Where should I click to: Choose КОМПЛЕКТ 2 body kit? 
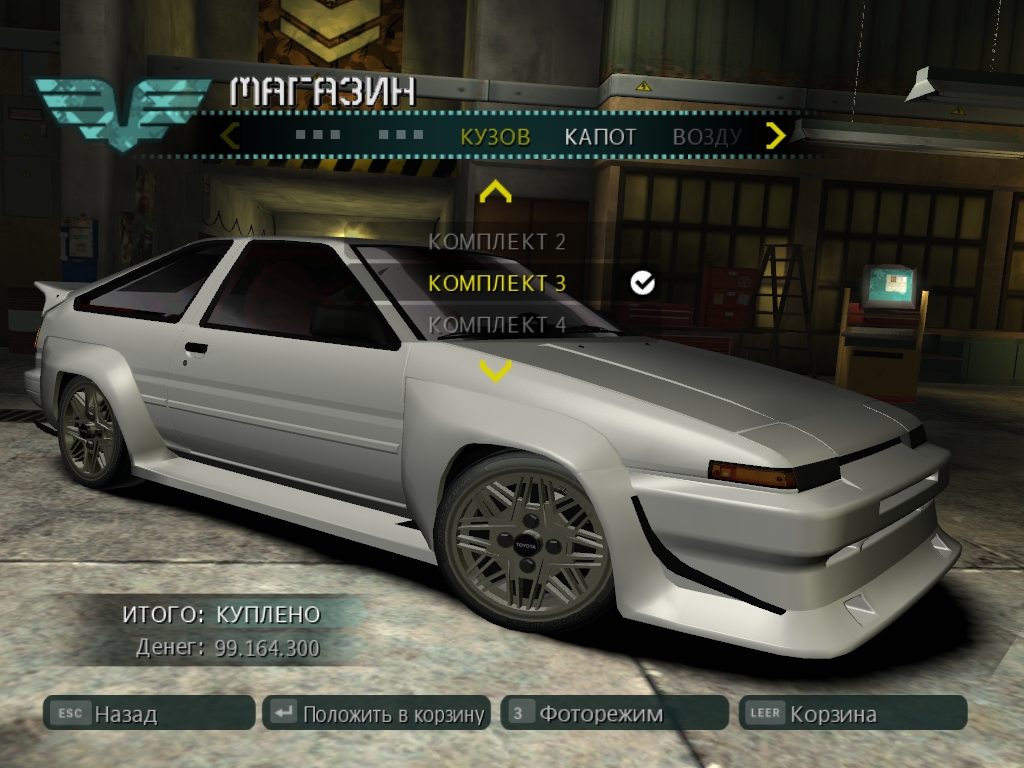[497, 241]
